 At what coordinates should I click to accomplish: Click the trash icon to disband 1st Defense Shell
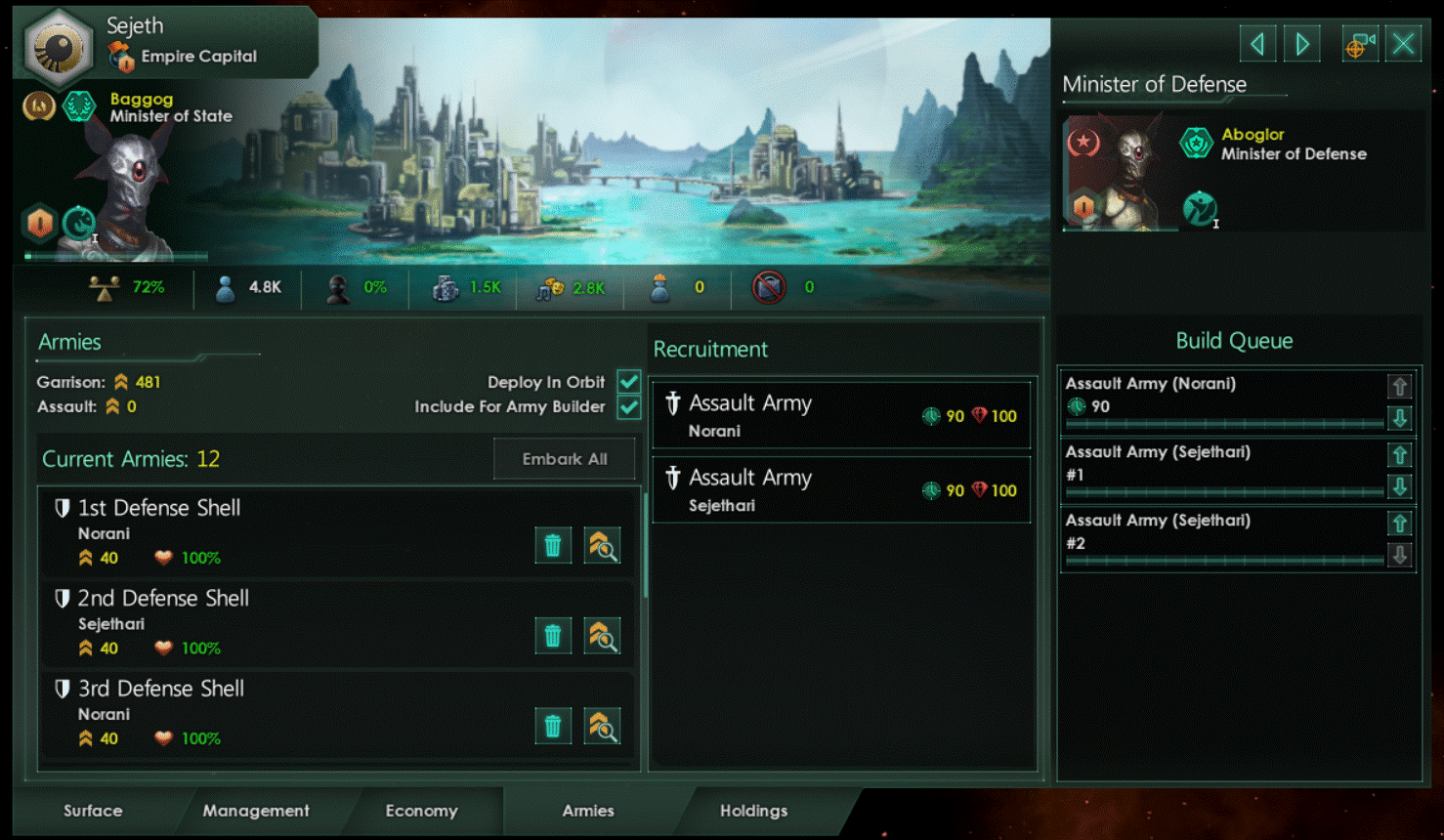(553, 545)
